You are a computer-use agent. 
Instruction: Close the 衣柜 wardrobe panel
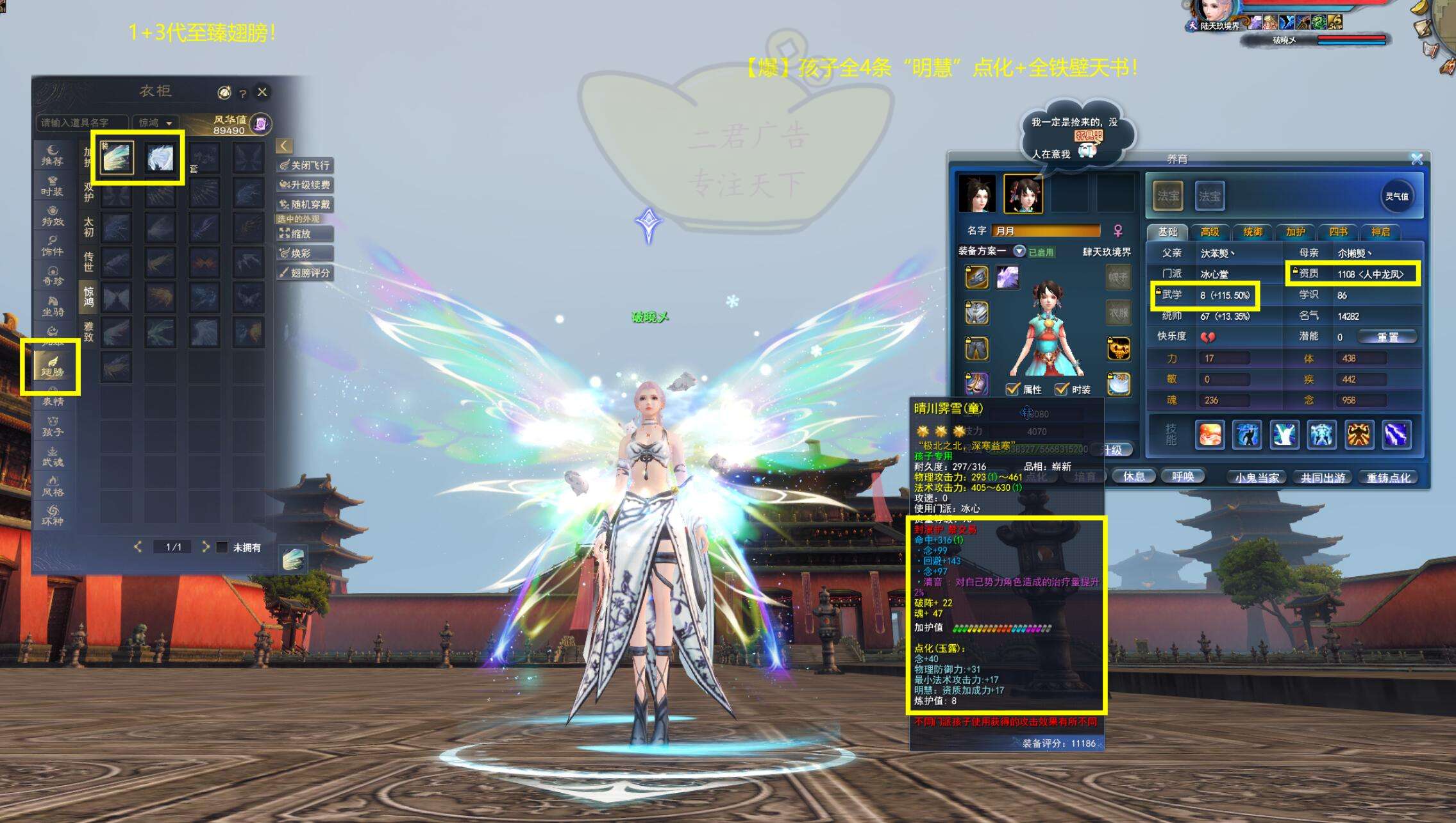pos(262,92)
